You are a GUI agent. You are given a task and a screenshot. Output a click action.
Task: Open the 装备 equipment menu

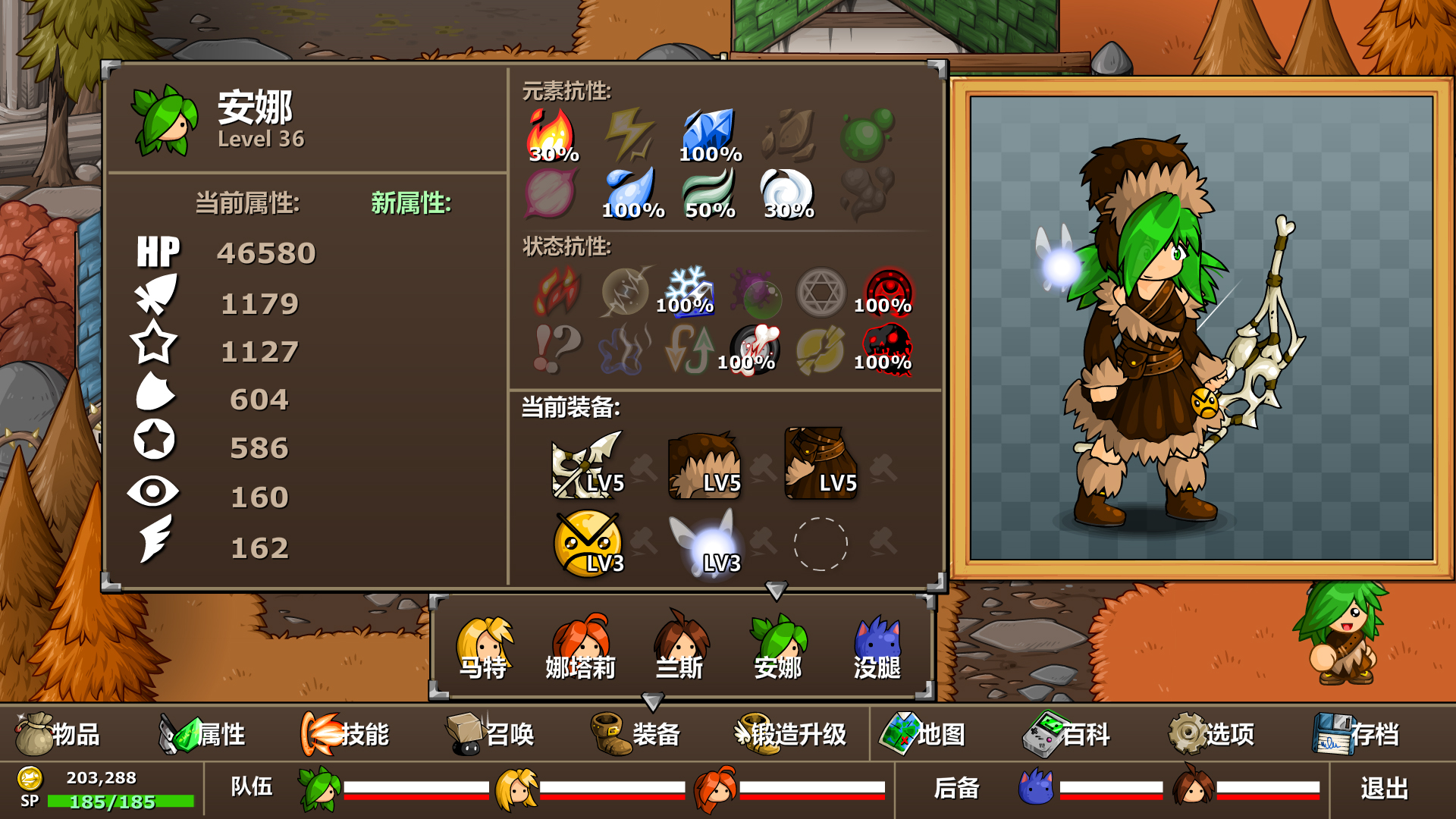635,733
